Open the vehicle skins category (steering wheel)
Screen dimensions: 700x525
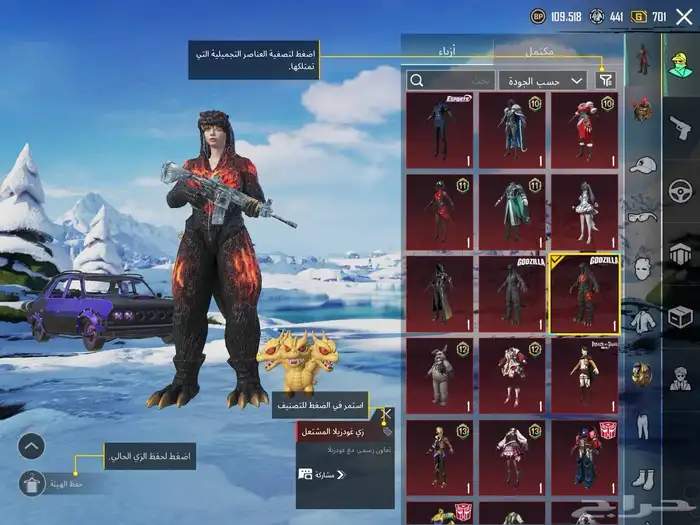click(x=681, y=190)
